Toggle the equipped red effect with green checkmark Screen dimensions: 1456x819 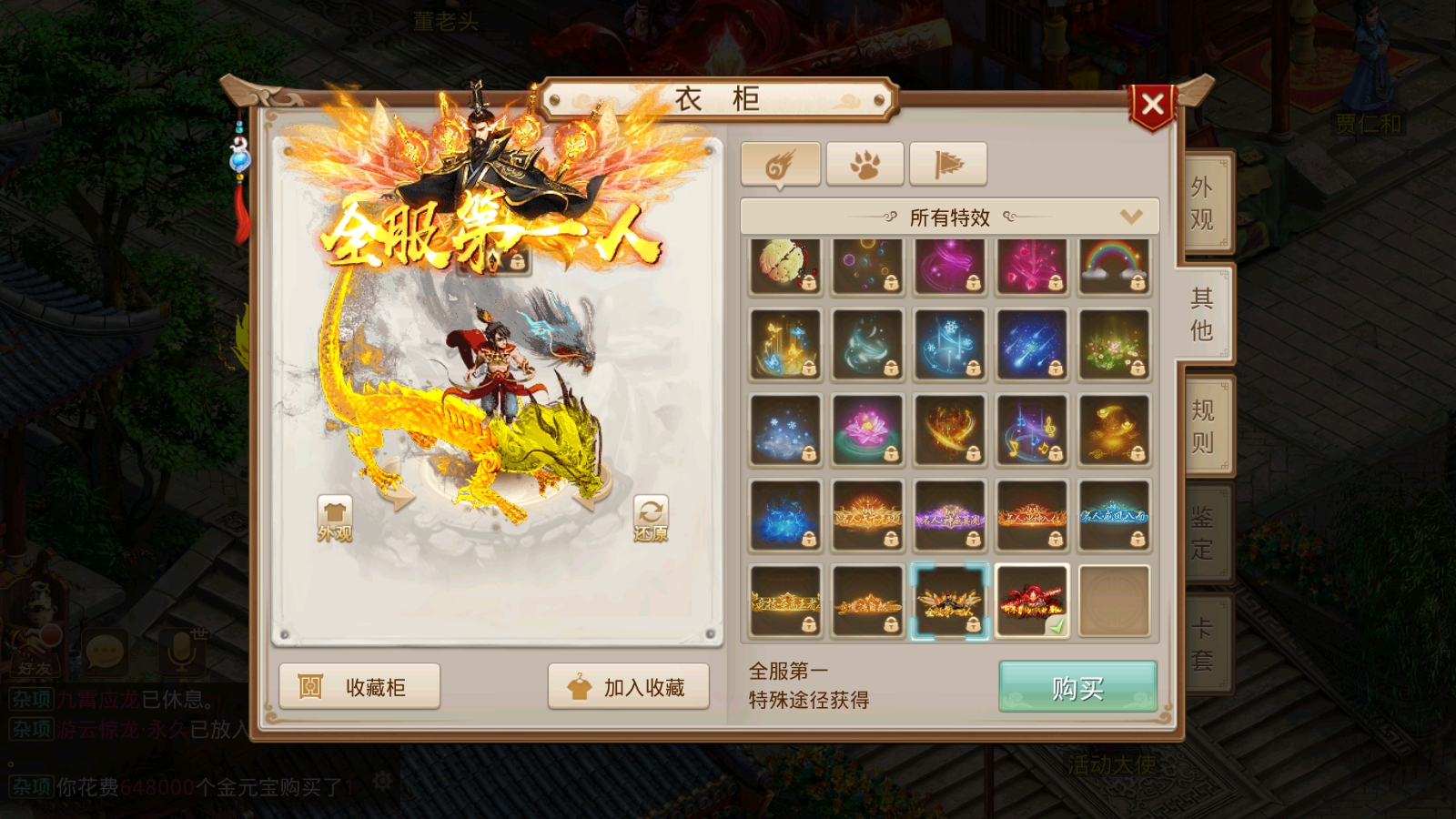[x=1032, y=601]
